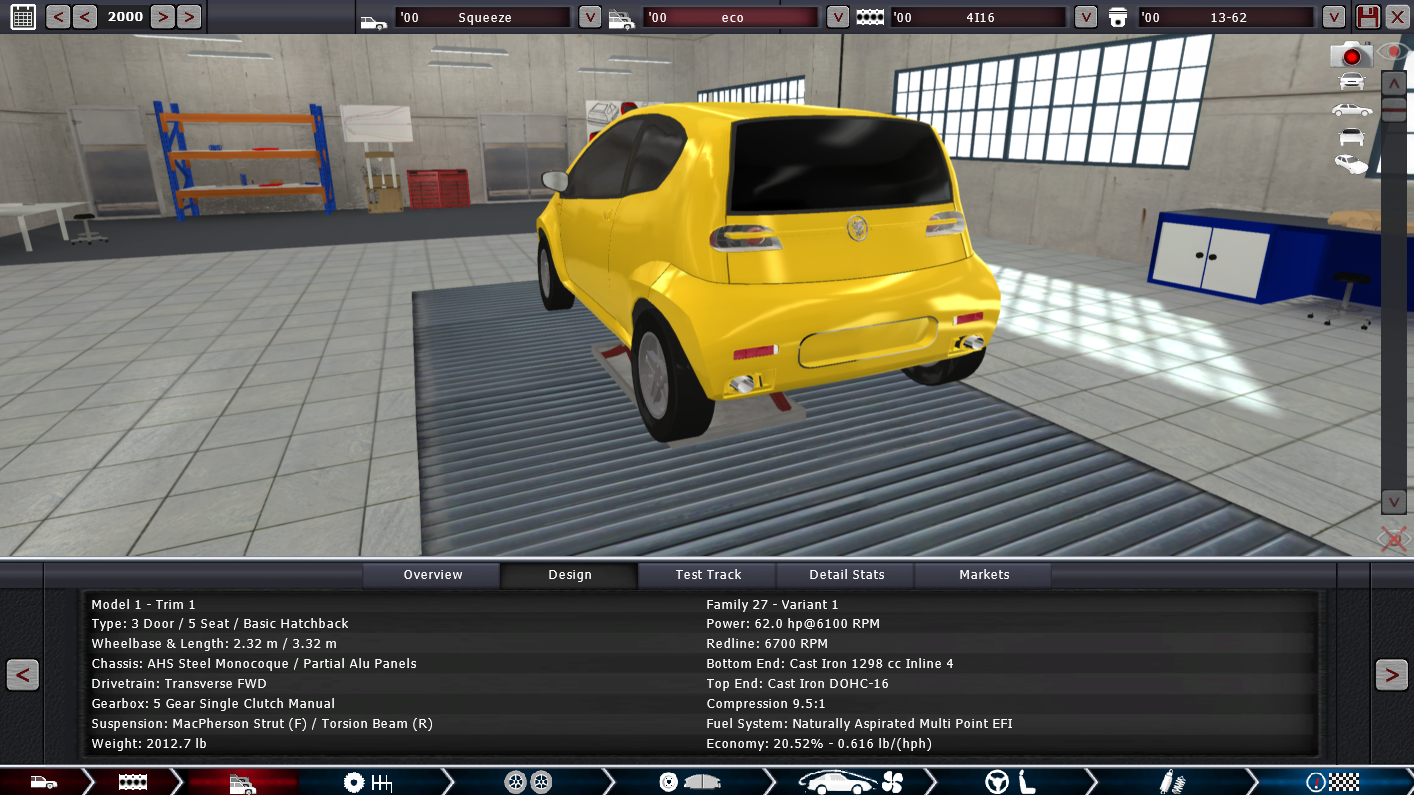Switch to the Overview tab
This screenshot has height=795, width=1414.
[432, 575]
